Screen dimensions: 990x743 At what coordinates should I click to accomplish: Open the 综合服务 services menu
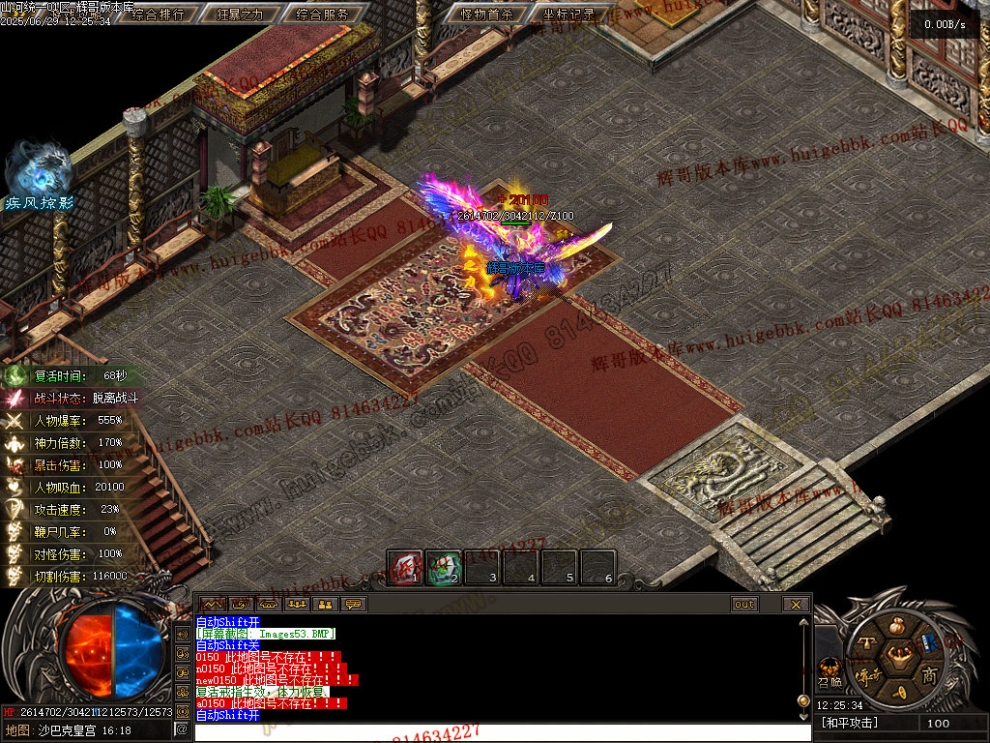coord(323,14)
